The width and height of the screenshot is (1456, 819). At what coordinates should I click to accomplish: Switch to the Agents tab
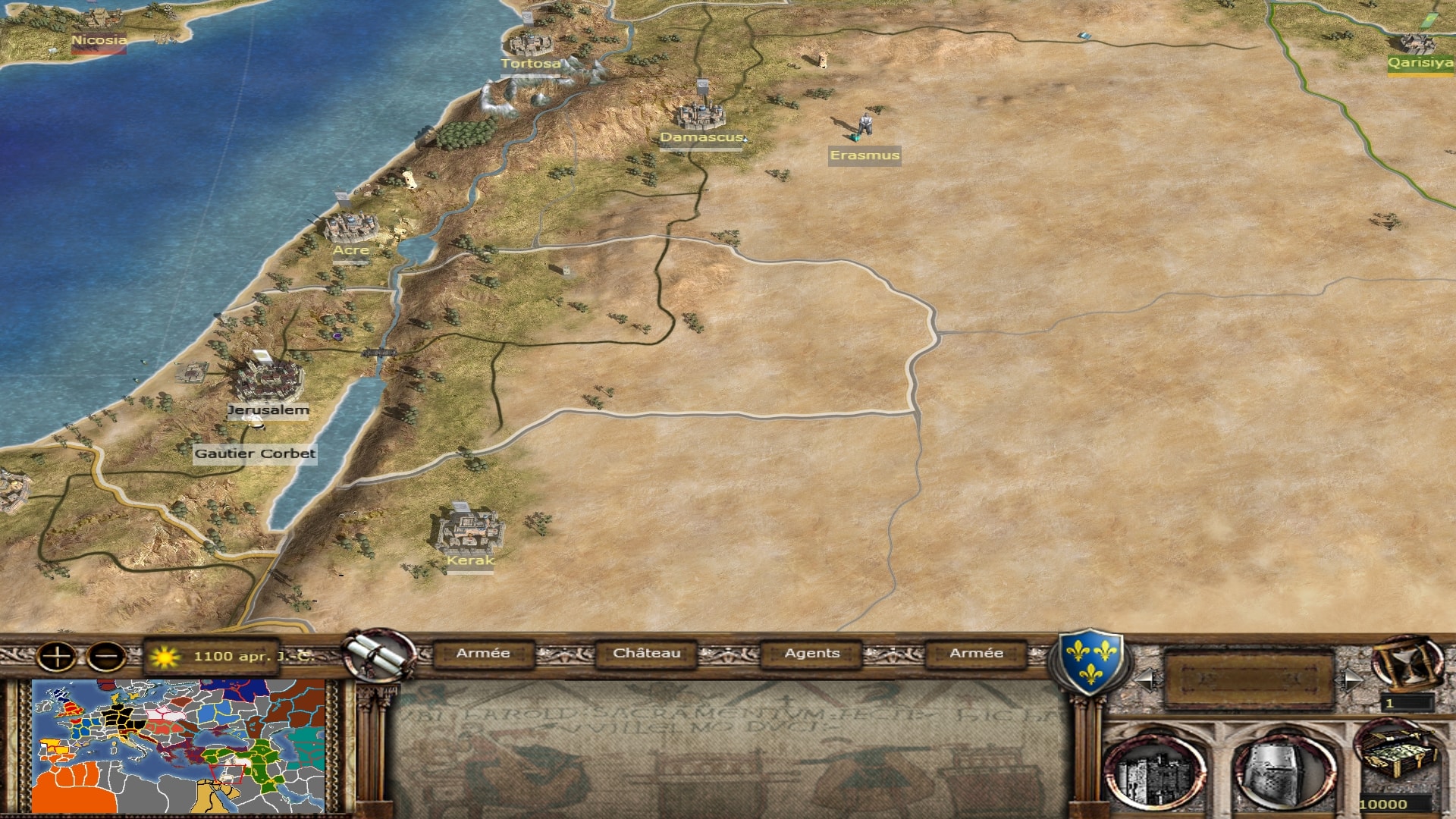811,654
